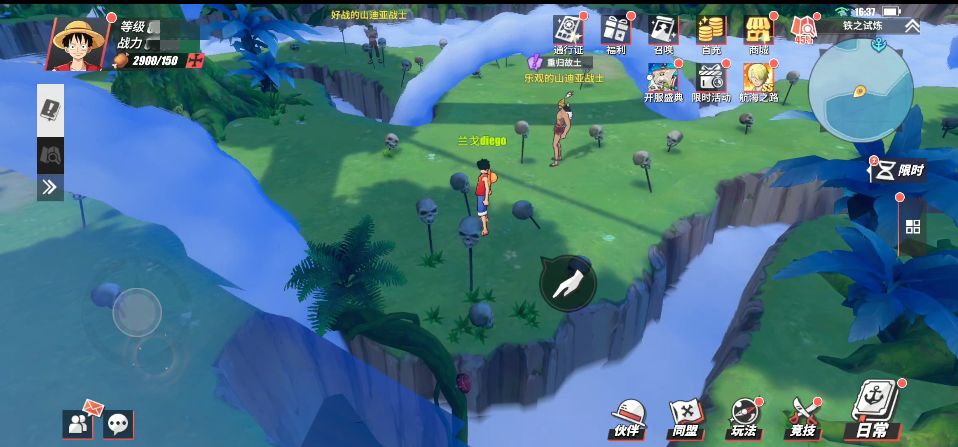Open the 开服盛典 server launch event

(663, 81)
